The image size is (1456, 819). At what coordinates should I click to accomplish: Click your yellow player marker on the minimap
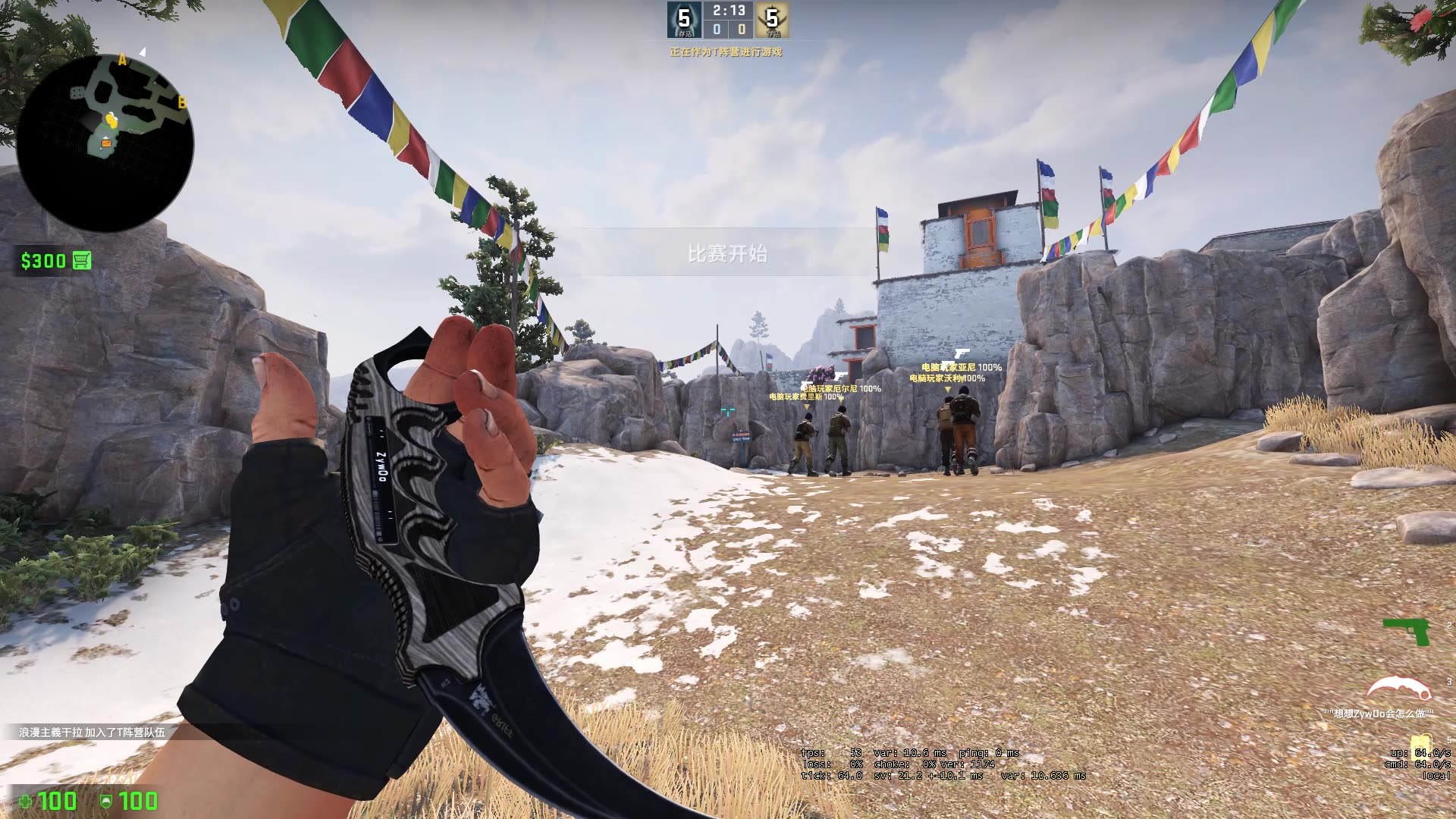point(110,121)
